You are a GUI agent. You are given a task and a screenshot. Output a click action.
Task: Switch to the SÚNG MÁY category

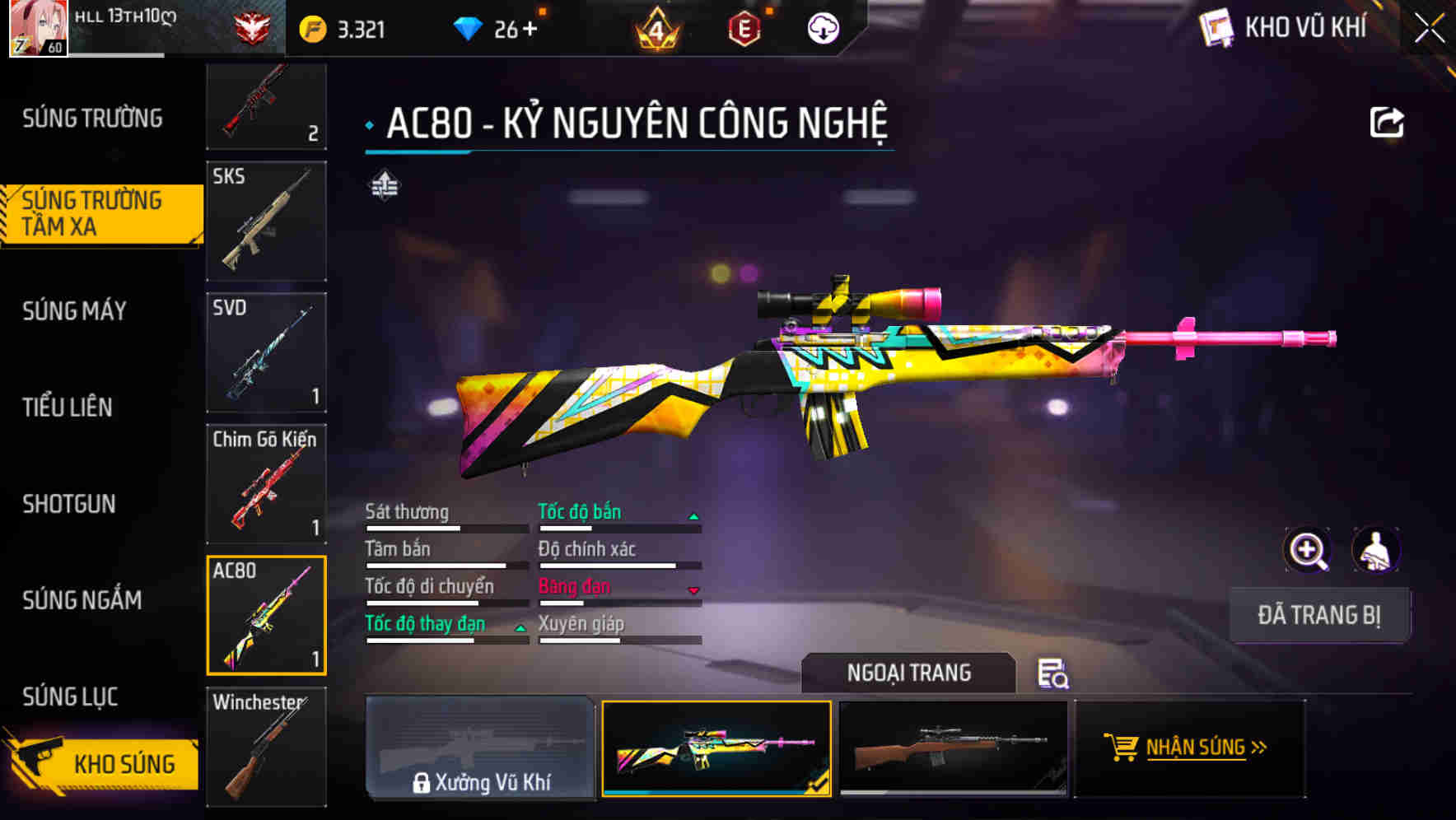click(x=74, y=311)
